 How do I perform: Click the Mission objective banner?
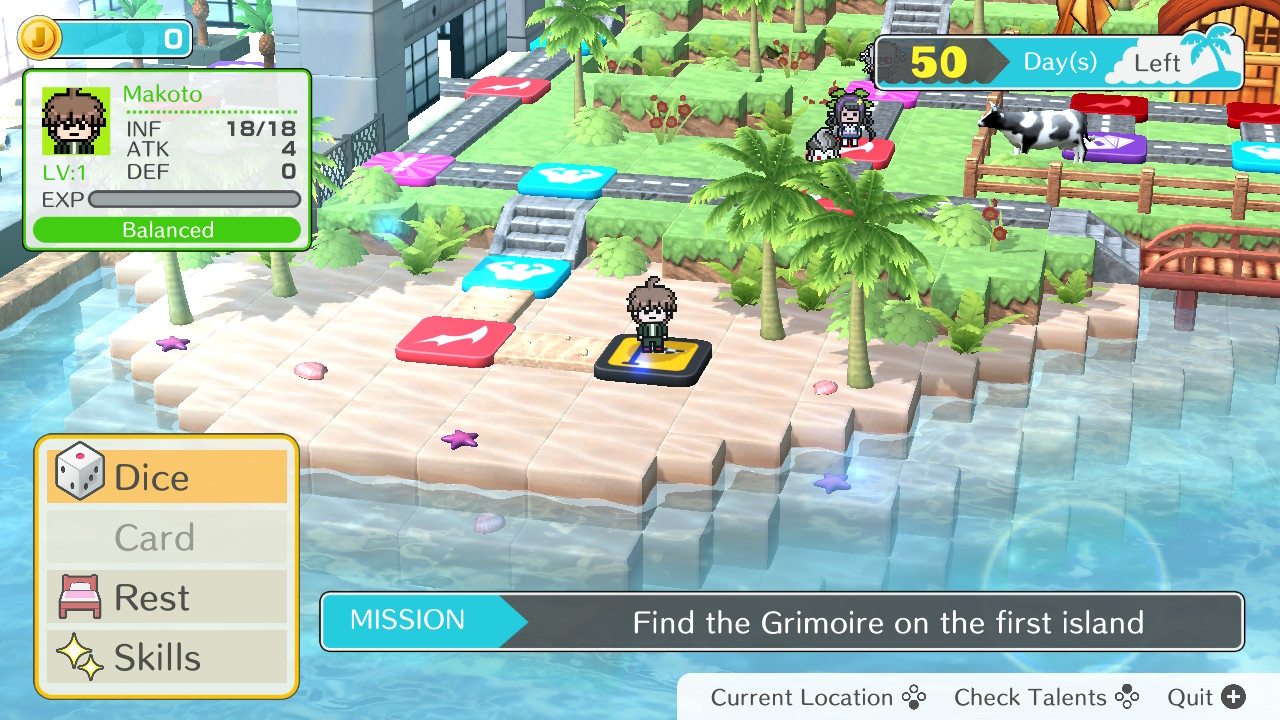pyautogui.click(x=782, y=622)
